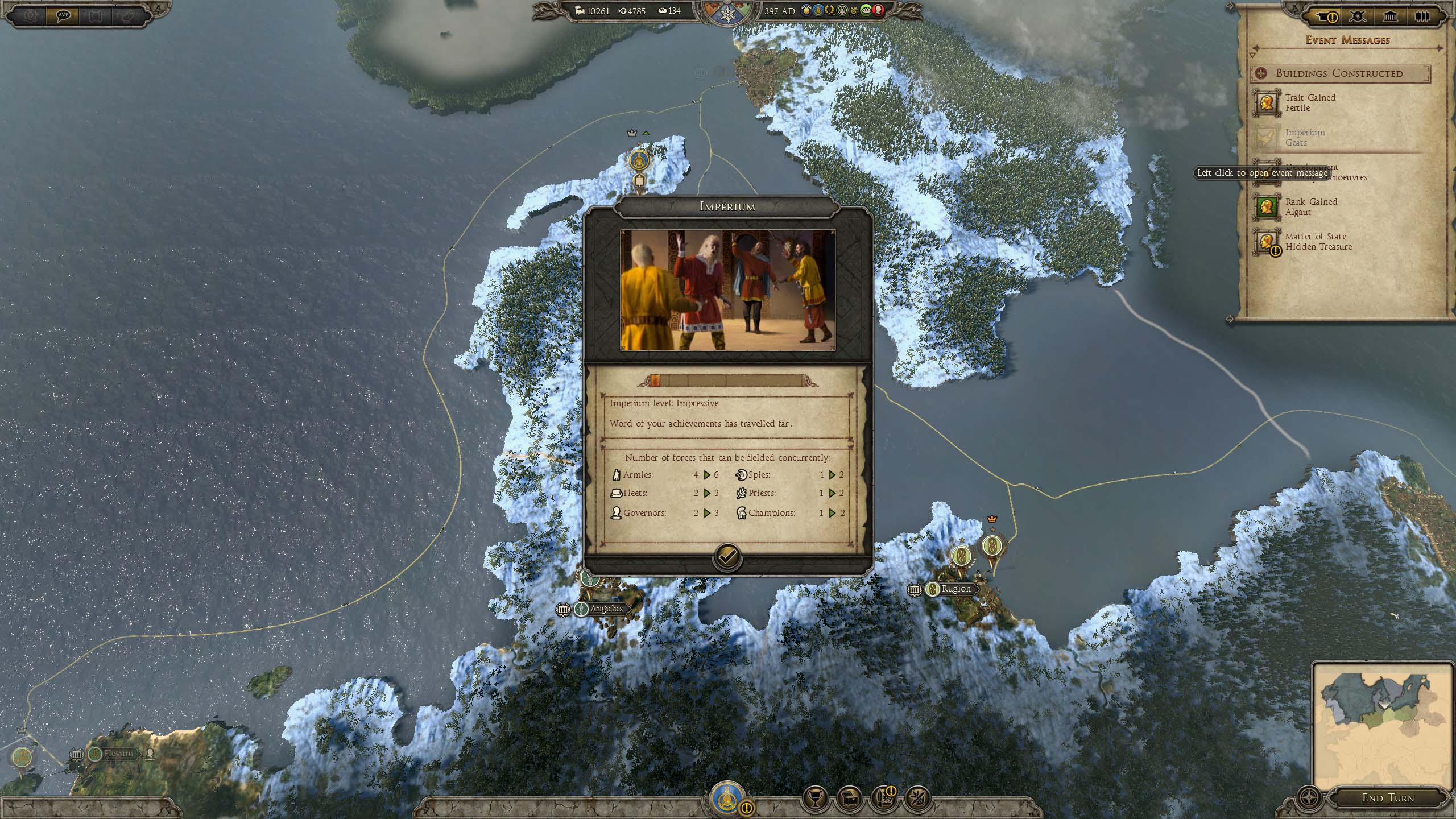Expand the Buildings Constructed messages

point(1339,73)
